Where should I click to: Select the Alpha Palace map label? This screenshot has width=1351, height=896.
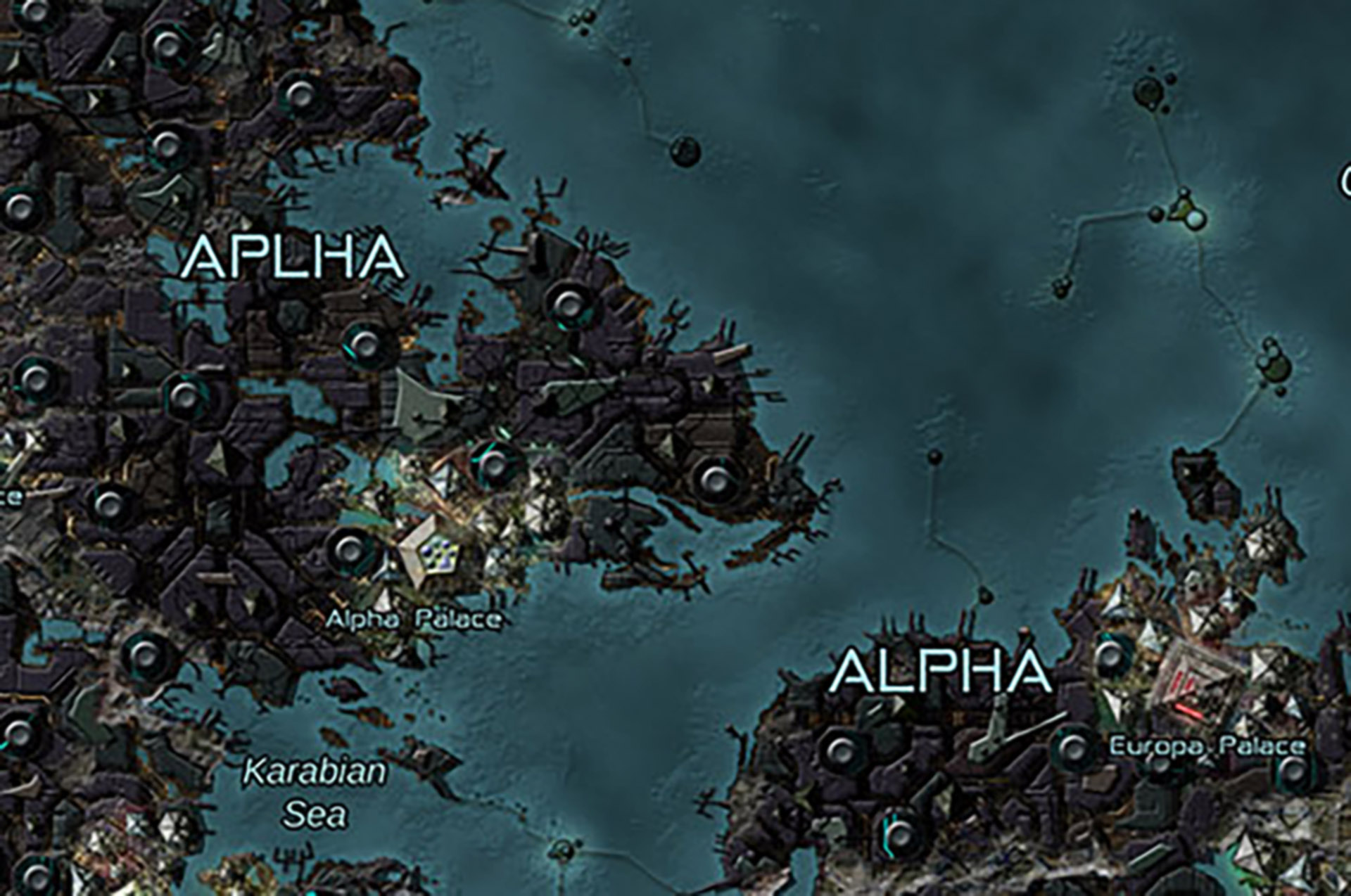pos(414,620)
